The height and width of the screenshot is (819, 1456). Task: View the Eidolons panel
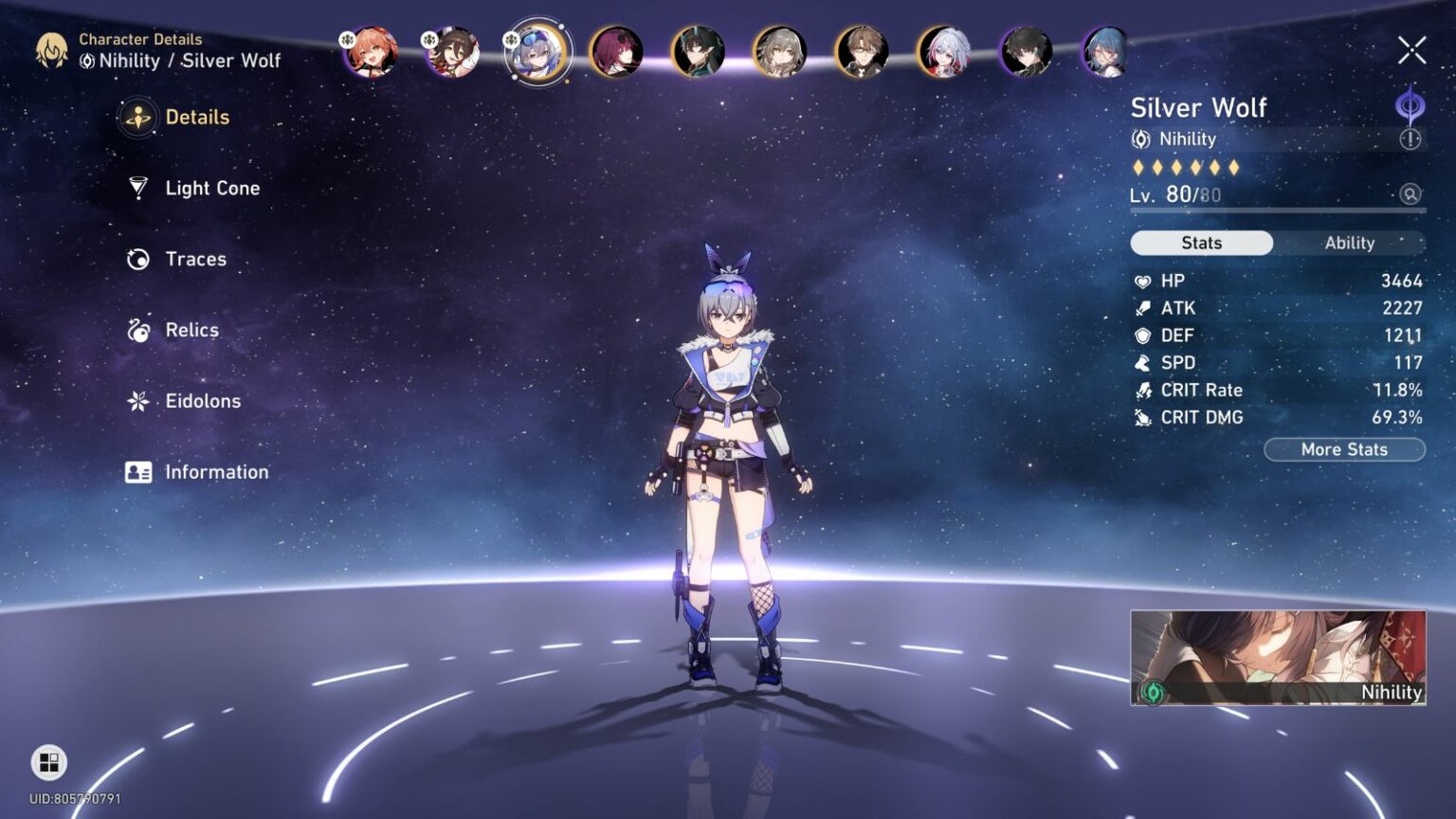point(202,401)
